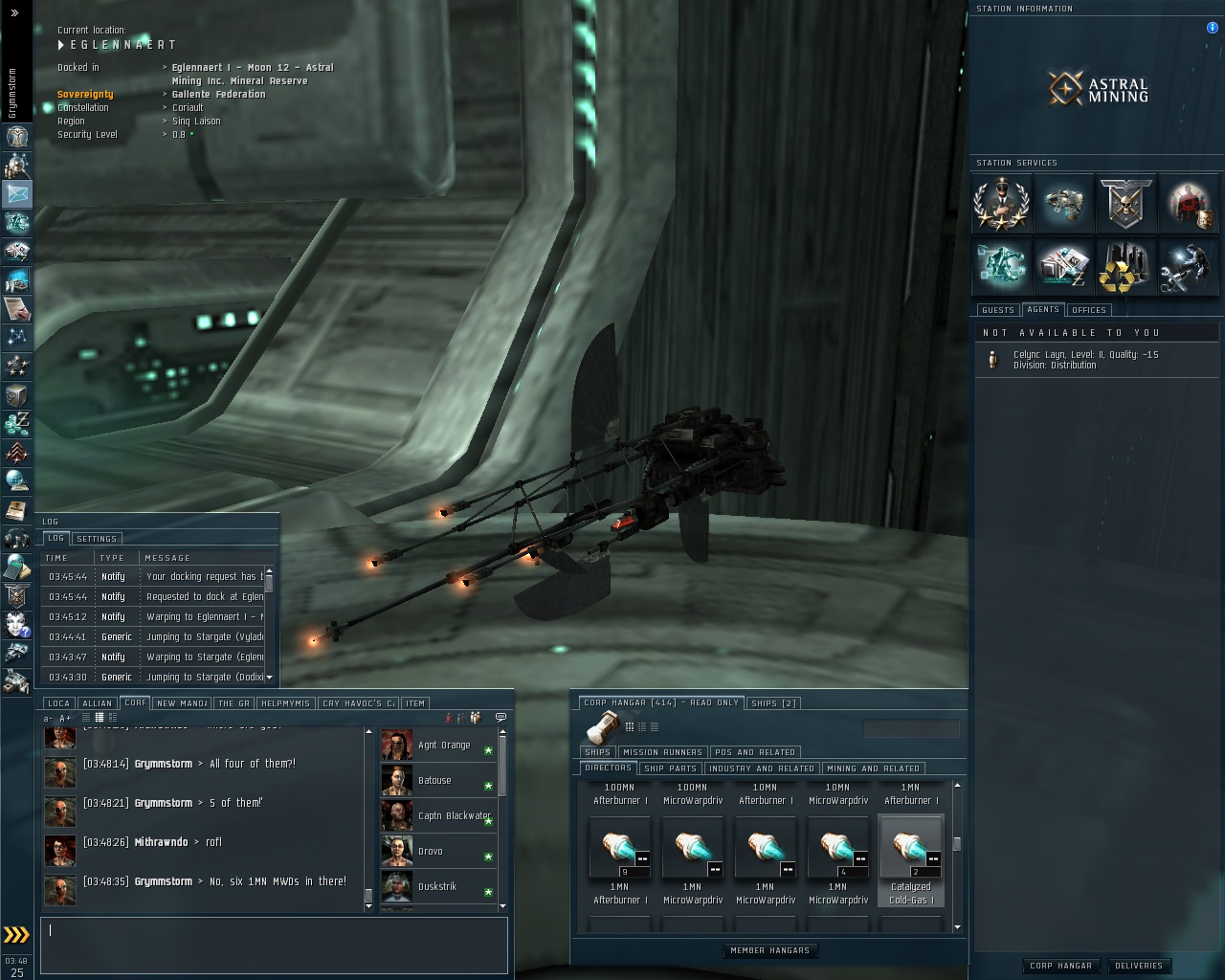The height and width of the screenshot is (980, 1225).
Task: Click the Deliveries button
Action: coord(1138,966)
